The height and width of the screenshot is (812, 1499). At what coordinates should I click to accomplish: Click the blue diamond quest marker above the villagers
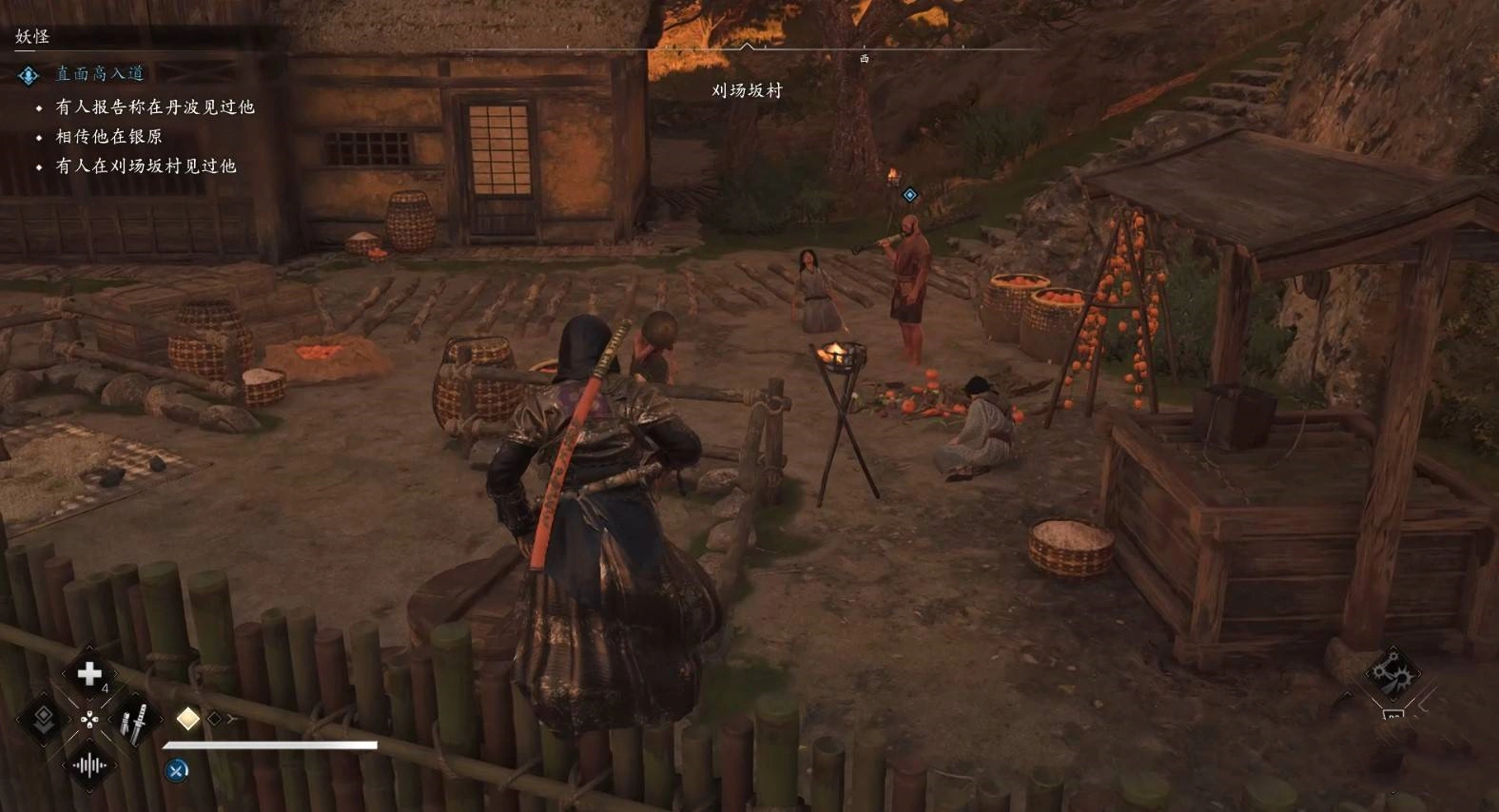point(910,195)
